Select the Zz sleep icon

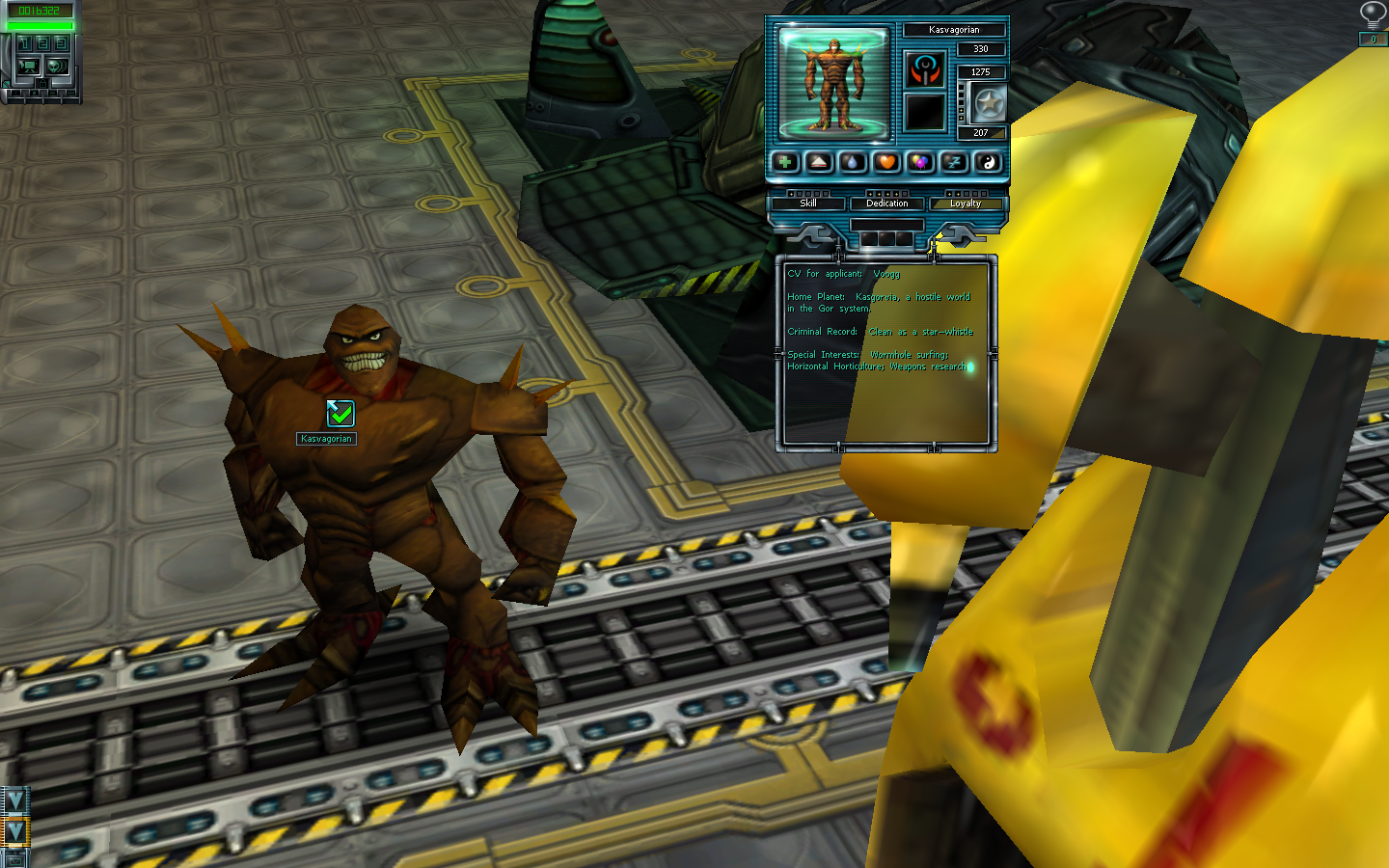point(954,162)
